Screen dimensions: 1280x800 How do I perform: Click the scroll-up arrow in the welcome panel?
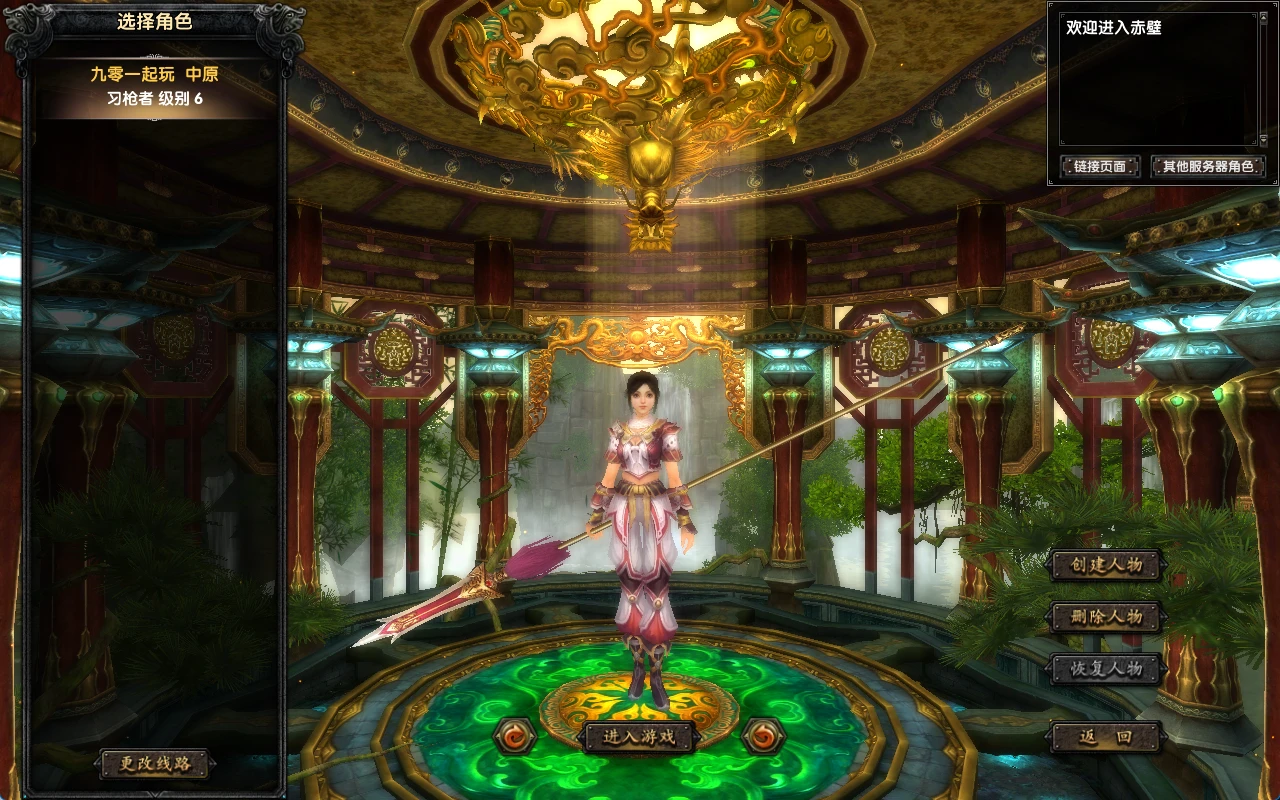(1263, 20)
